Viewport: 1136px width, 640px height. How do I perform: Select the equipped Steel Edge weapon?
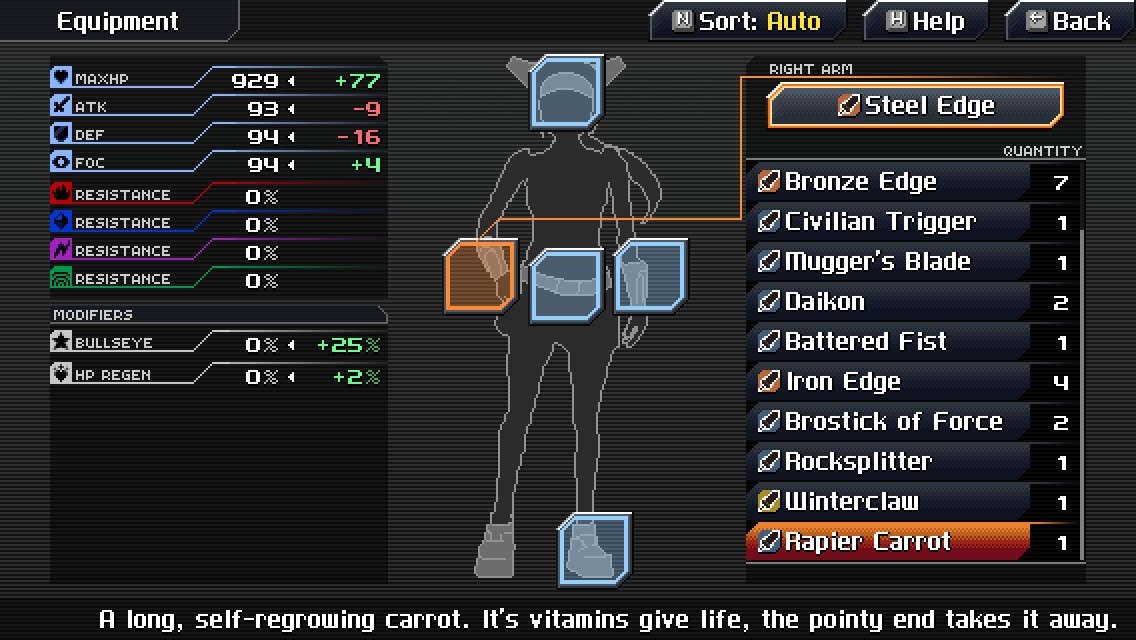[915, 106]
